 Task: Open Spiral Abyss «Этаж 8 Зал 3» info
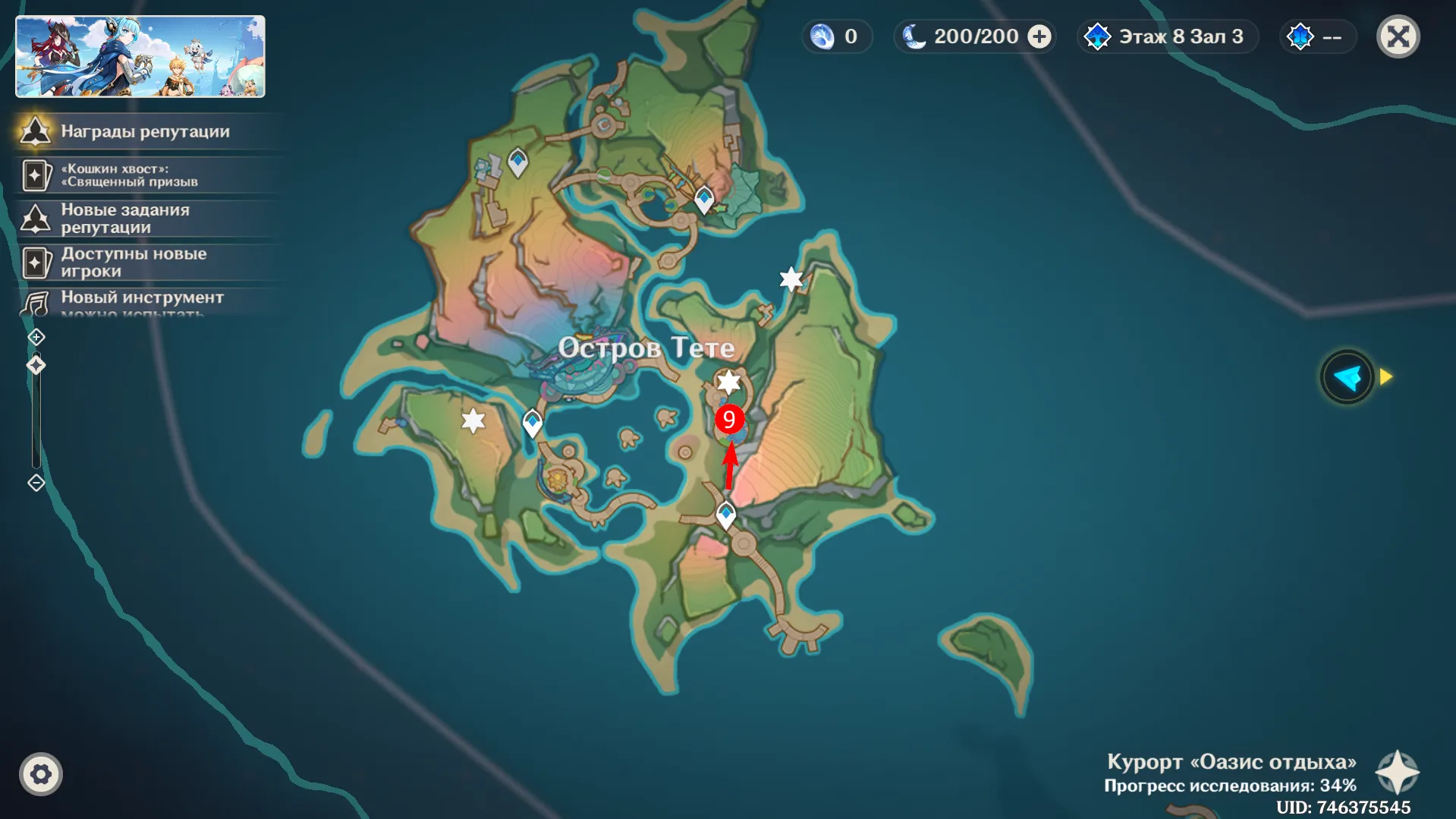coord(1168,36)
